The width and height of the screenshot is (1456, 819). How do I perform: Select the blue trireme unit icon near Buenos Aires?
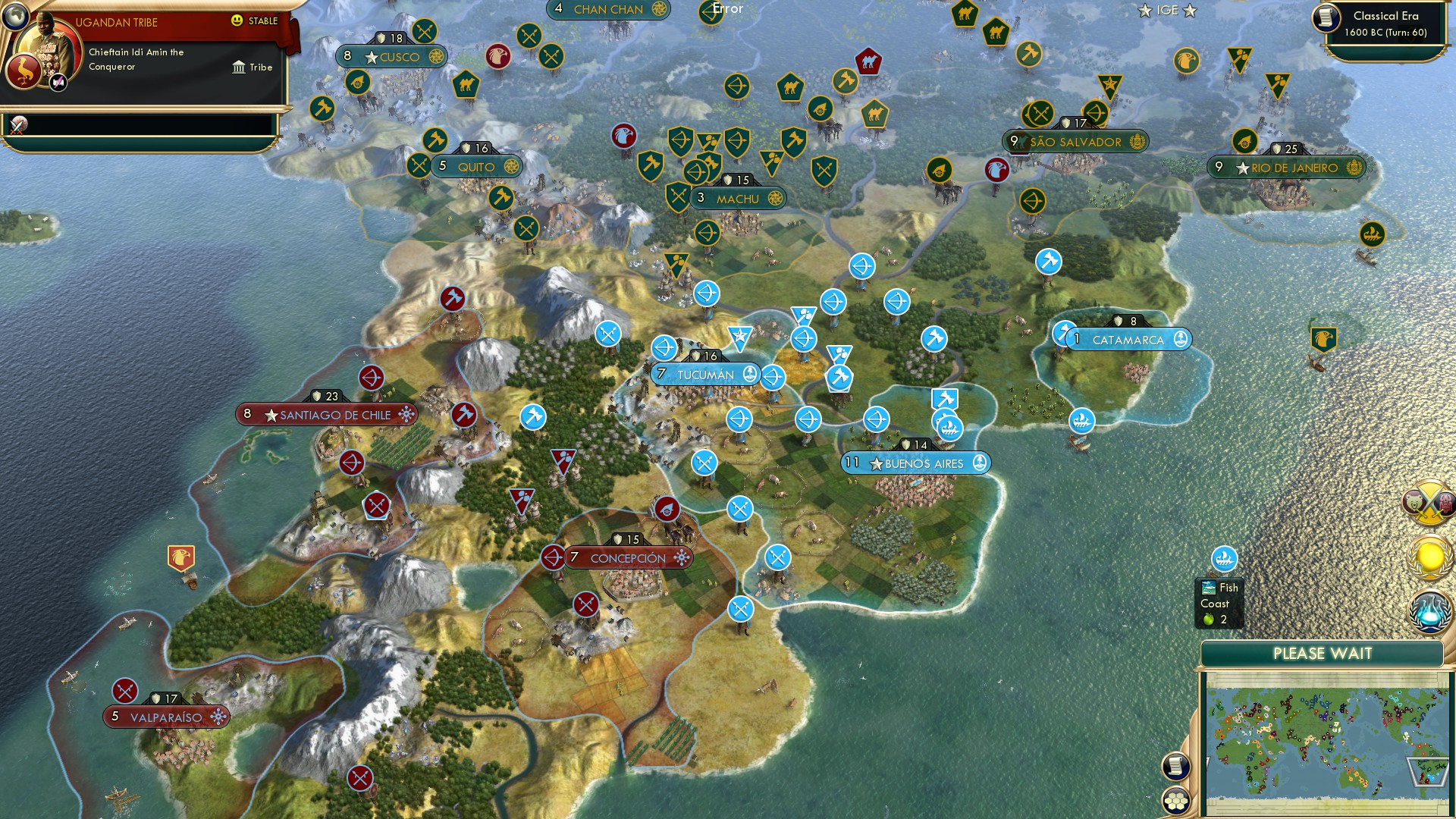coord(951,427)
